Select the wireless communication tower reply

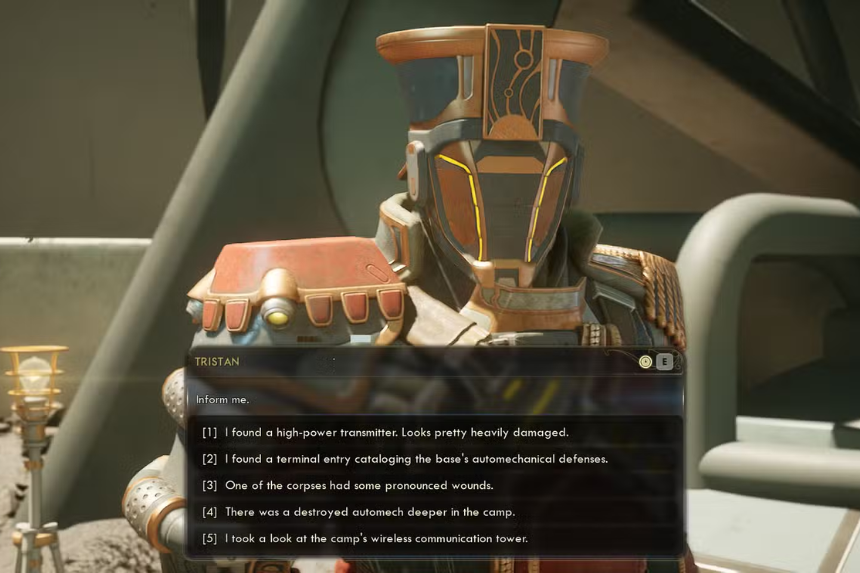pos(376,538)
